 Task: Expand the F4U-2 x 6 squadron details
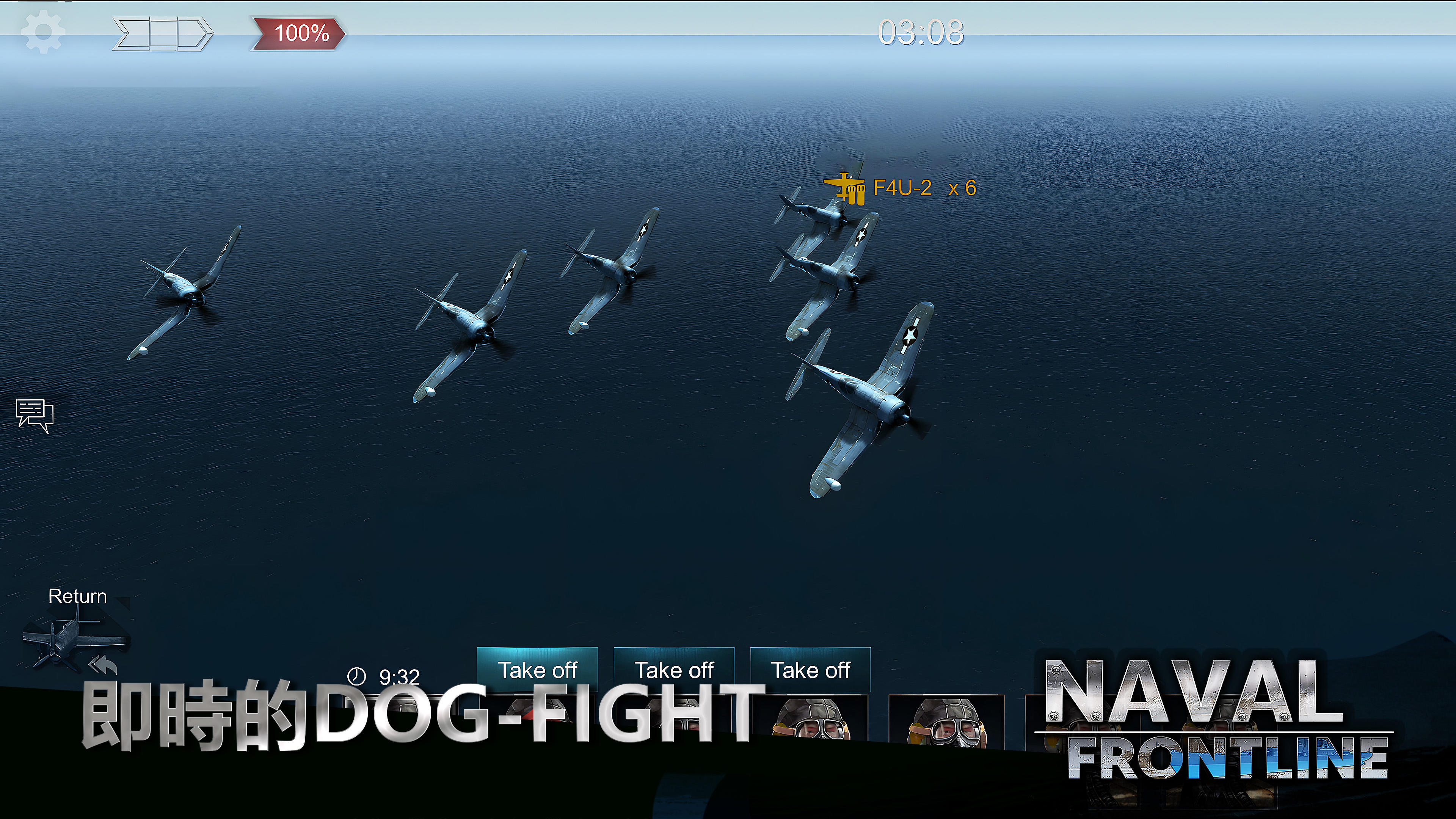[x=927, y=188]
